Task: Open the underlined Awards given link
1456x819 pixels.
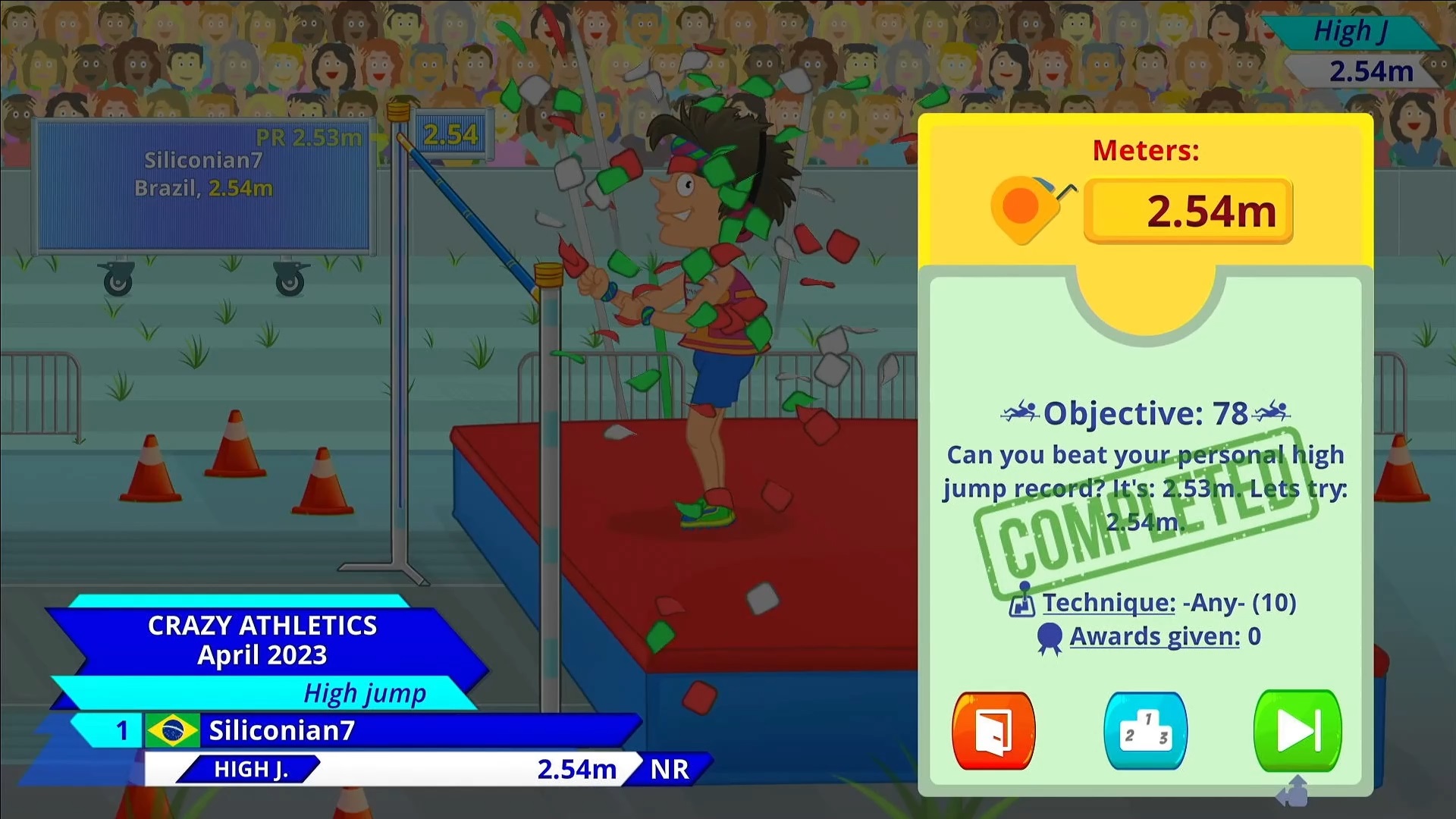Action: click(1154, 637)
